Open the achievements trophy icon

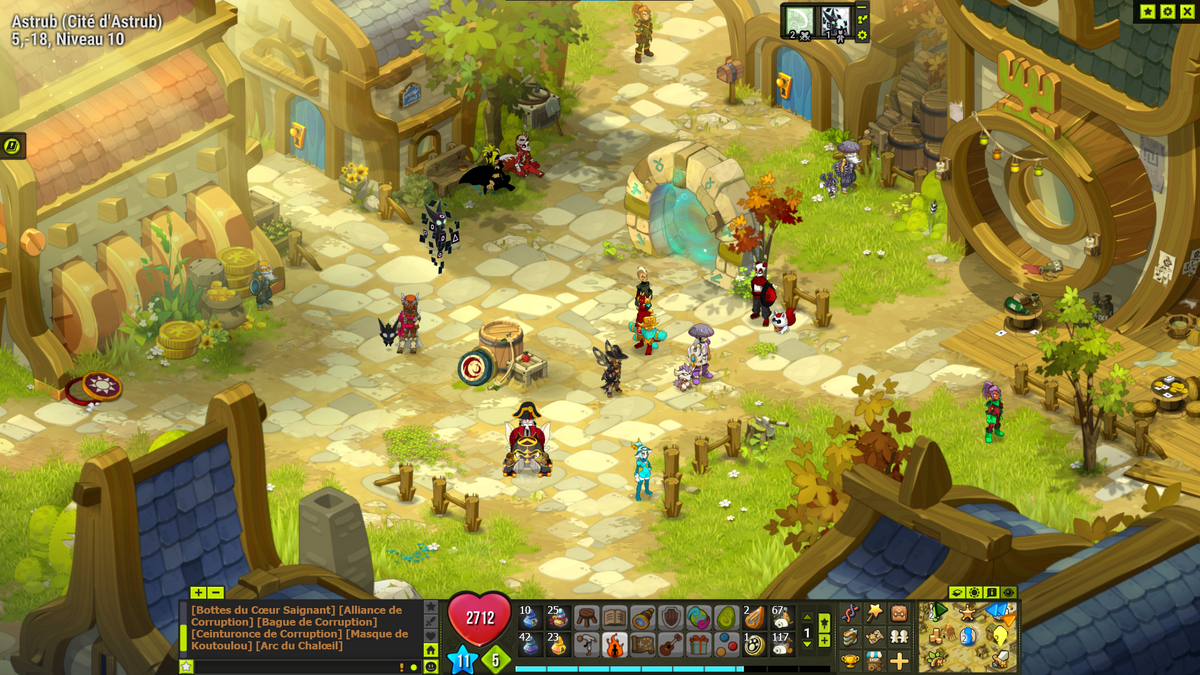850,660
